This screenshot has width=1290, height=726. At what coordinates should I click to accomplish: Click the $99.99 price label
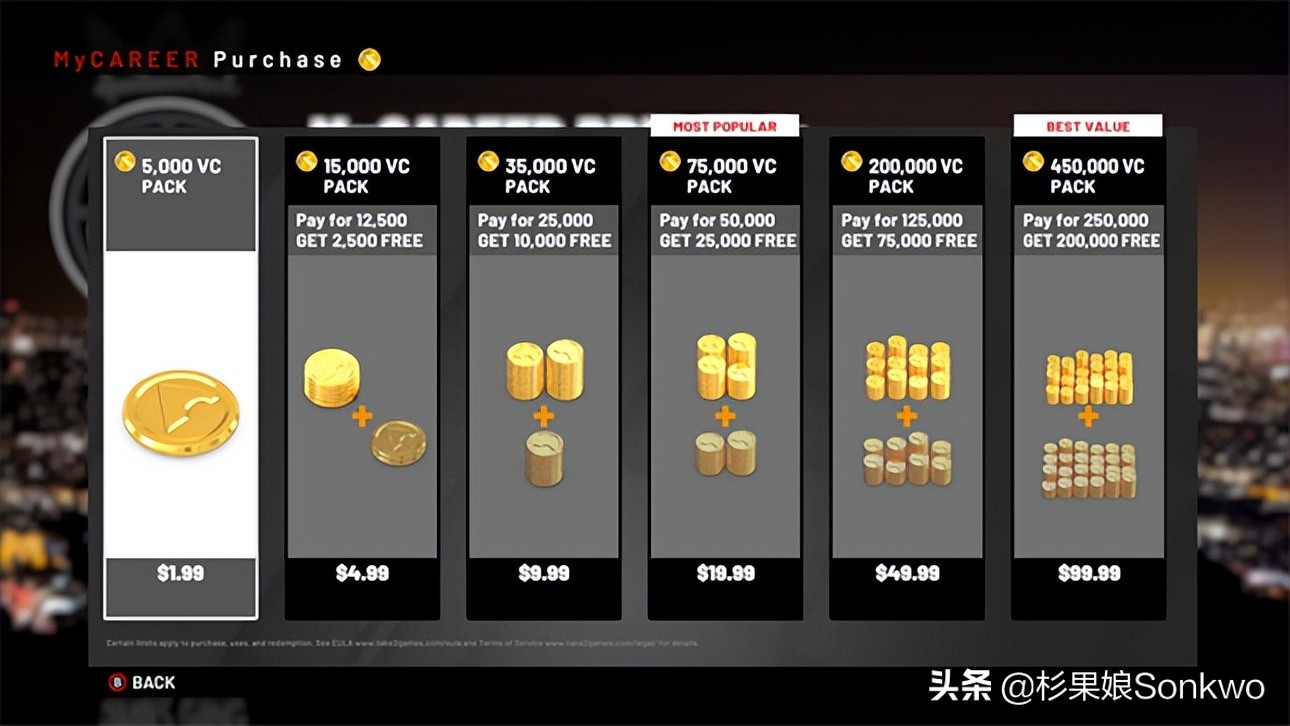tap(1088, 573)
